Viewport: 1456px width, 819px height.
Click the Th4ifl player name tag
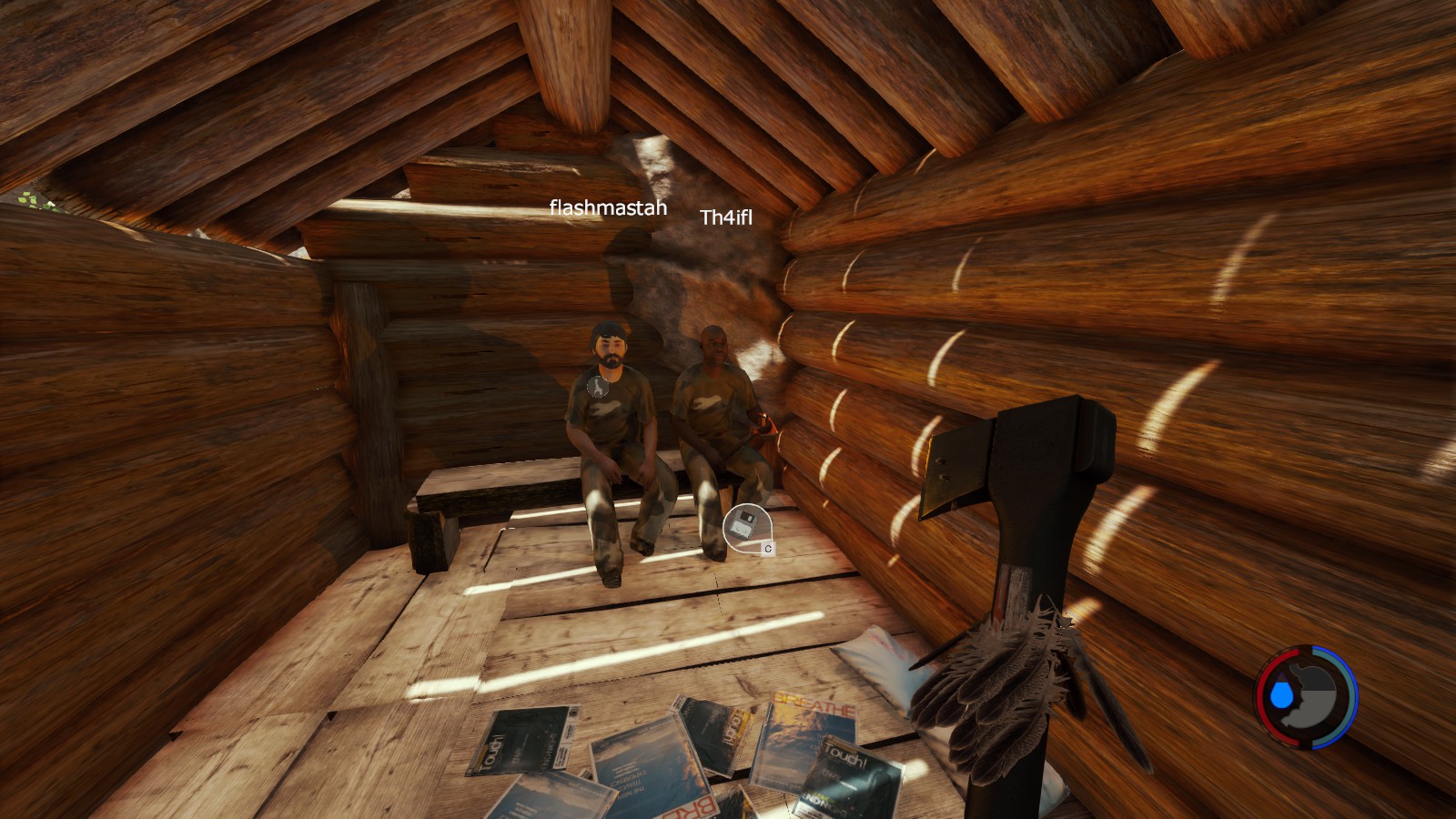726,217
